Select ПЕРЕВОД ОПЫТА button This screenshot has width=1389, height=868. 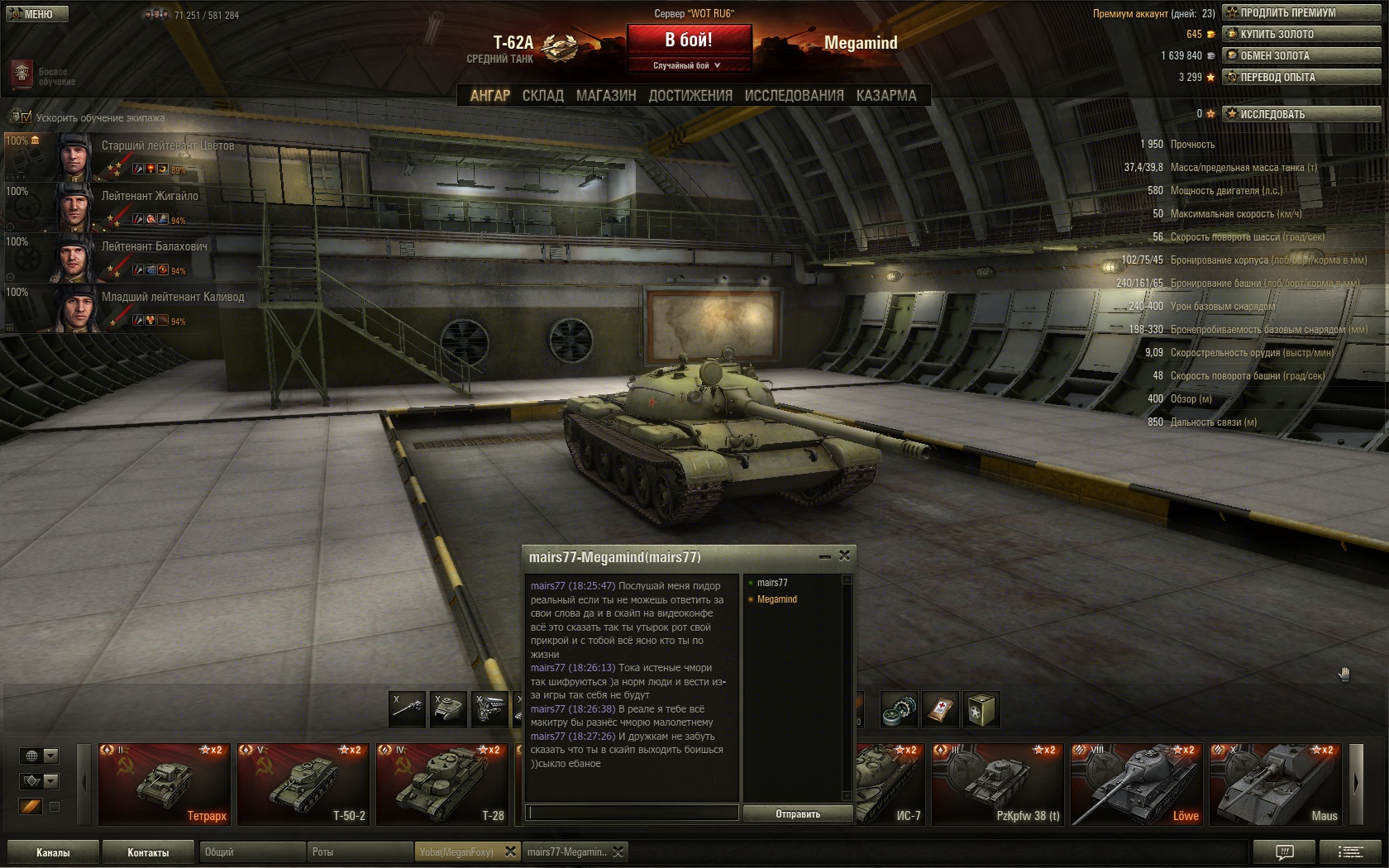tap(1302, 77)
